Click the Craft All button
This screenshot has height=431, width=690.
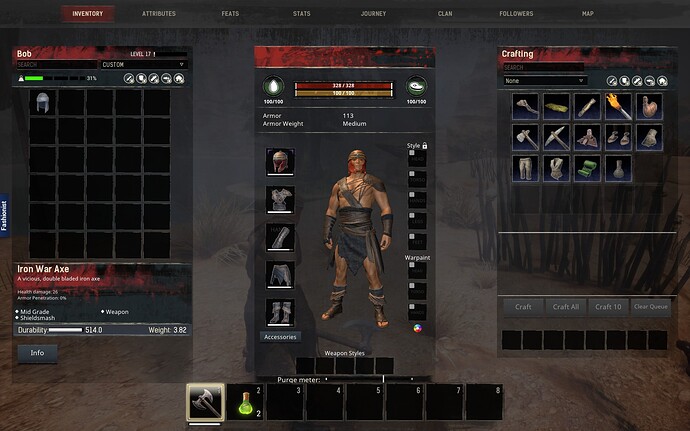point(566,307)
